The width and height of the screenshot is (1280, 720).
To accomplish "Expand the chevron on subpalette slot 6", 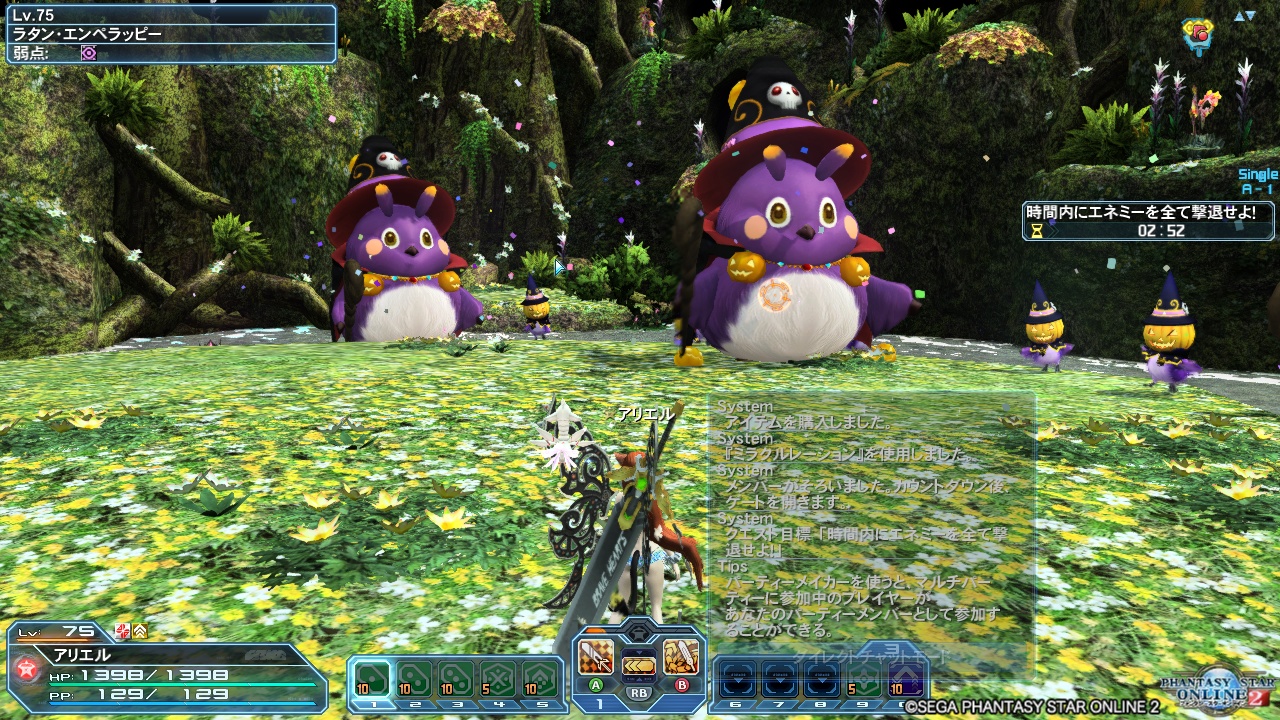I will tap(738, 679).
